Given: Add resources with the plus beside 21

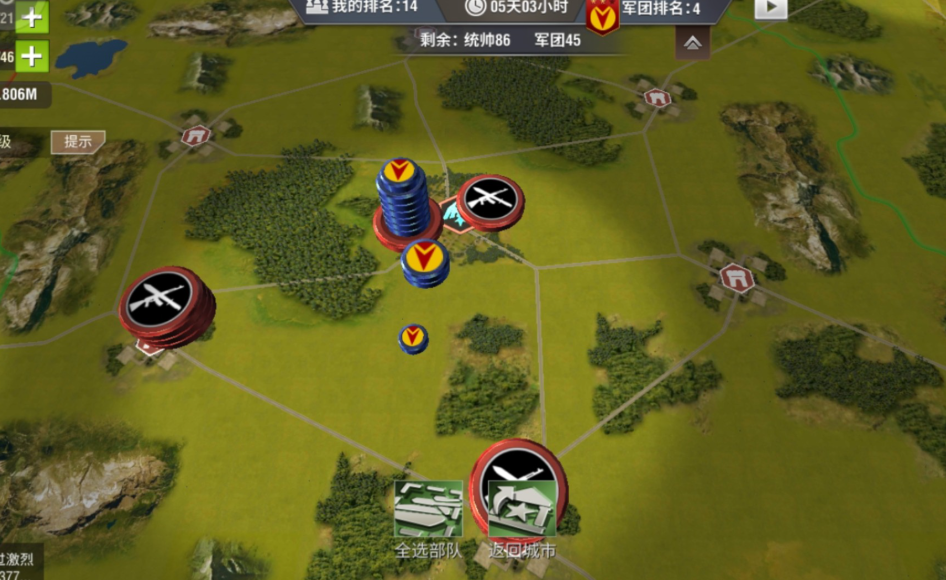Looking at the screenshot, I should [x=32, y=16].
